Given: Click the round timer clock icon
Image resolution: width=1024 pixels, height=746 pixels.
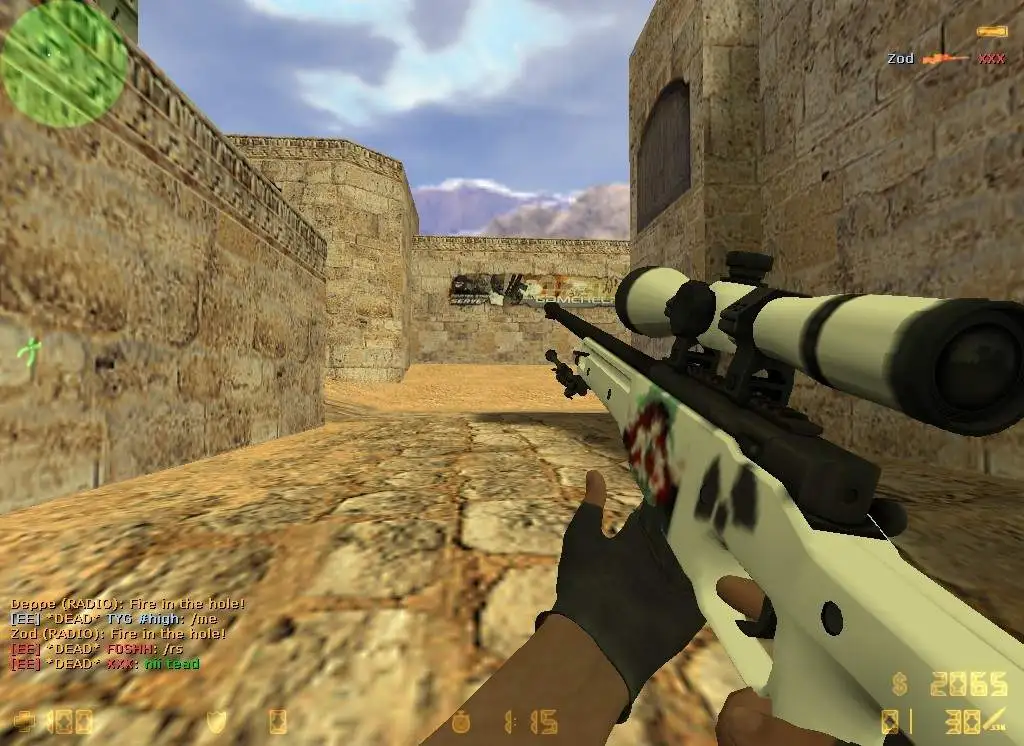Looking at the screenshot, I should 460,721.
